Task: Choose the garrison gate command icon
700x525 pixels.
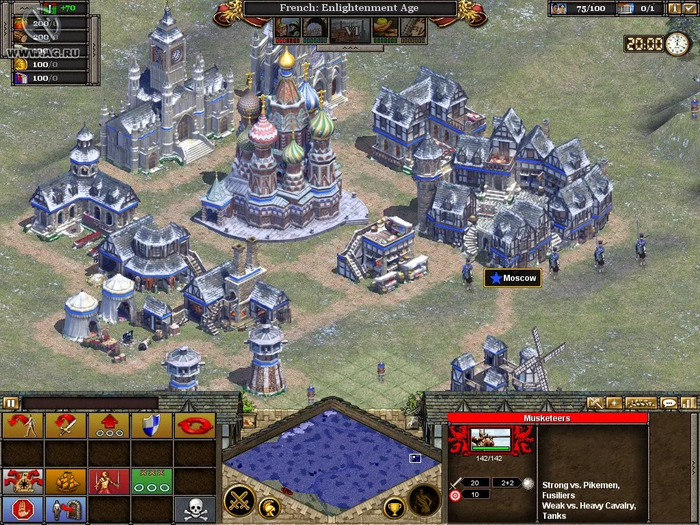Action: [x=65, y=509]
